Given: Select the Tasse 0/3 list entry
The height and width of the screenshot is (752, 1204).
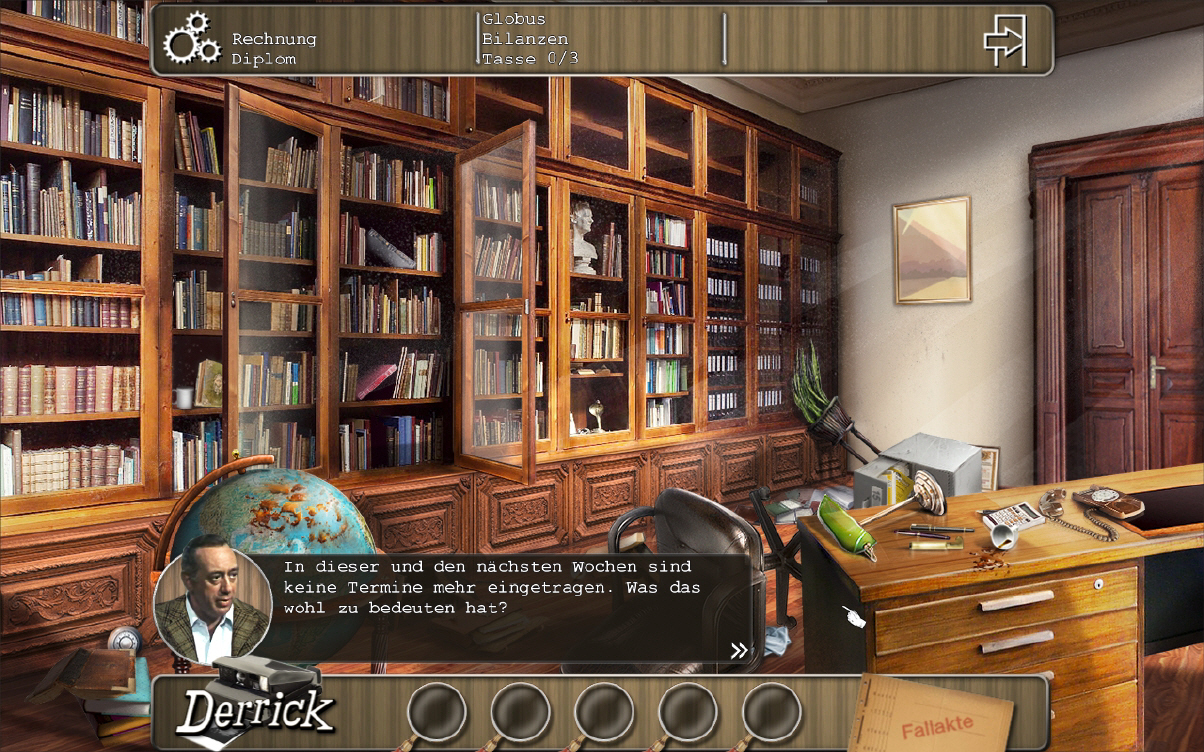Looking at the screenshot, I should pos(530,59).
